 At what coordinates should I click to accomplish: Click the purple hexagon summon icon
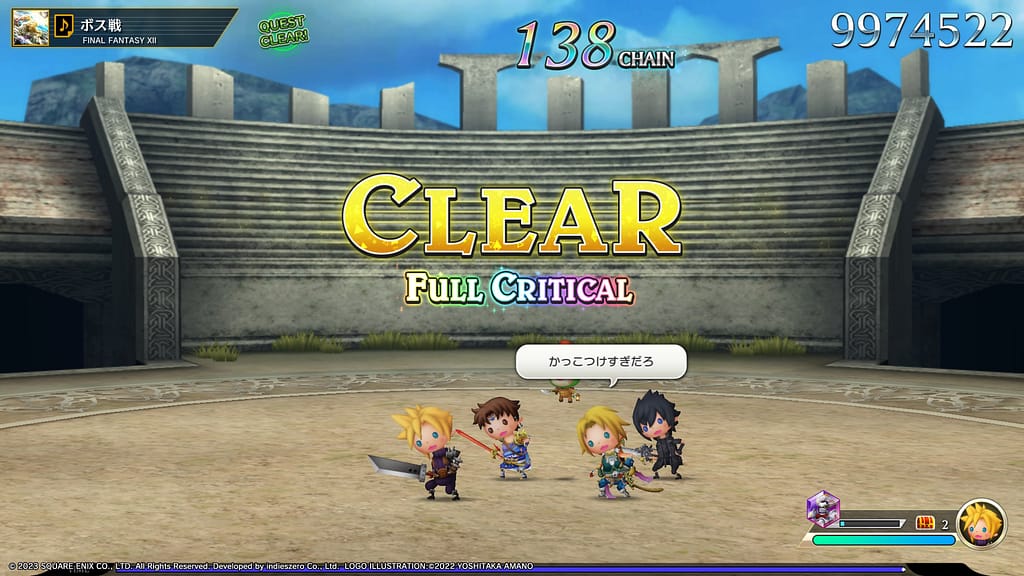click(x=823, y=509)
